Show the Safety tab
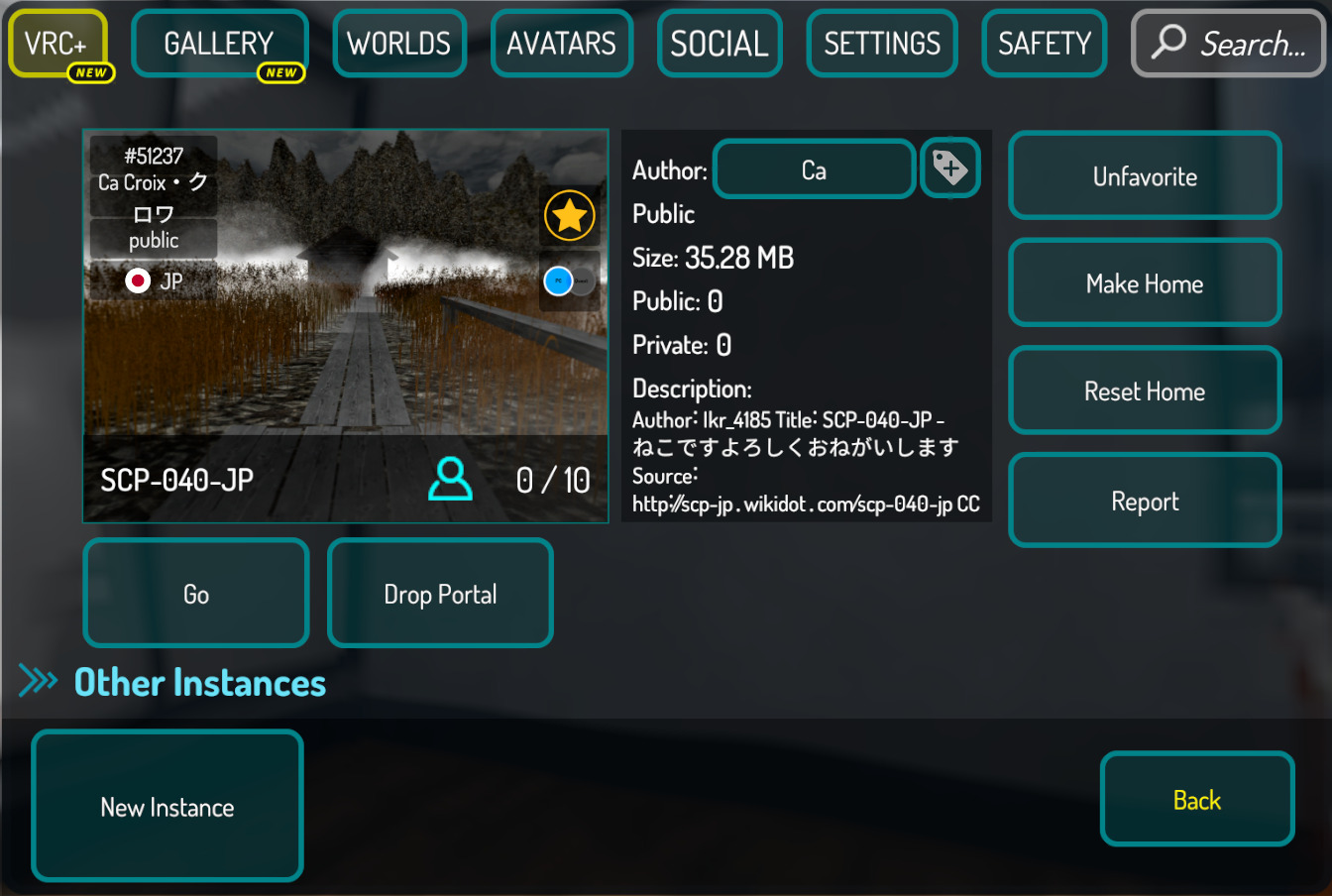This screenshot has width=1332, height=896. [x=1045, y=44]
